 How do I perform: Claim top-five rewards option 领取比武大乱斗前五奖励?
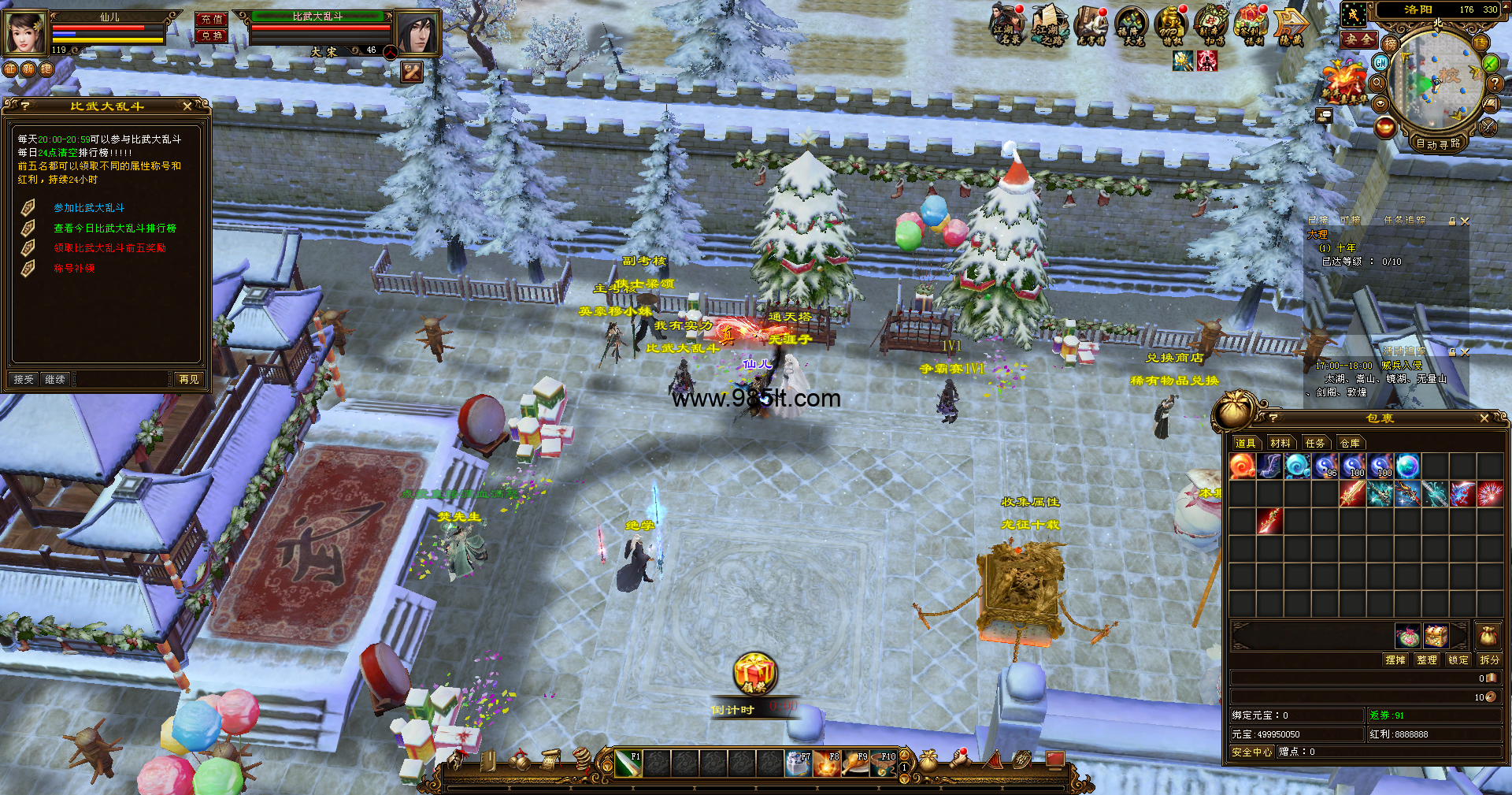(109, 248)
